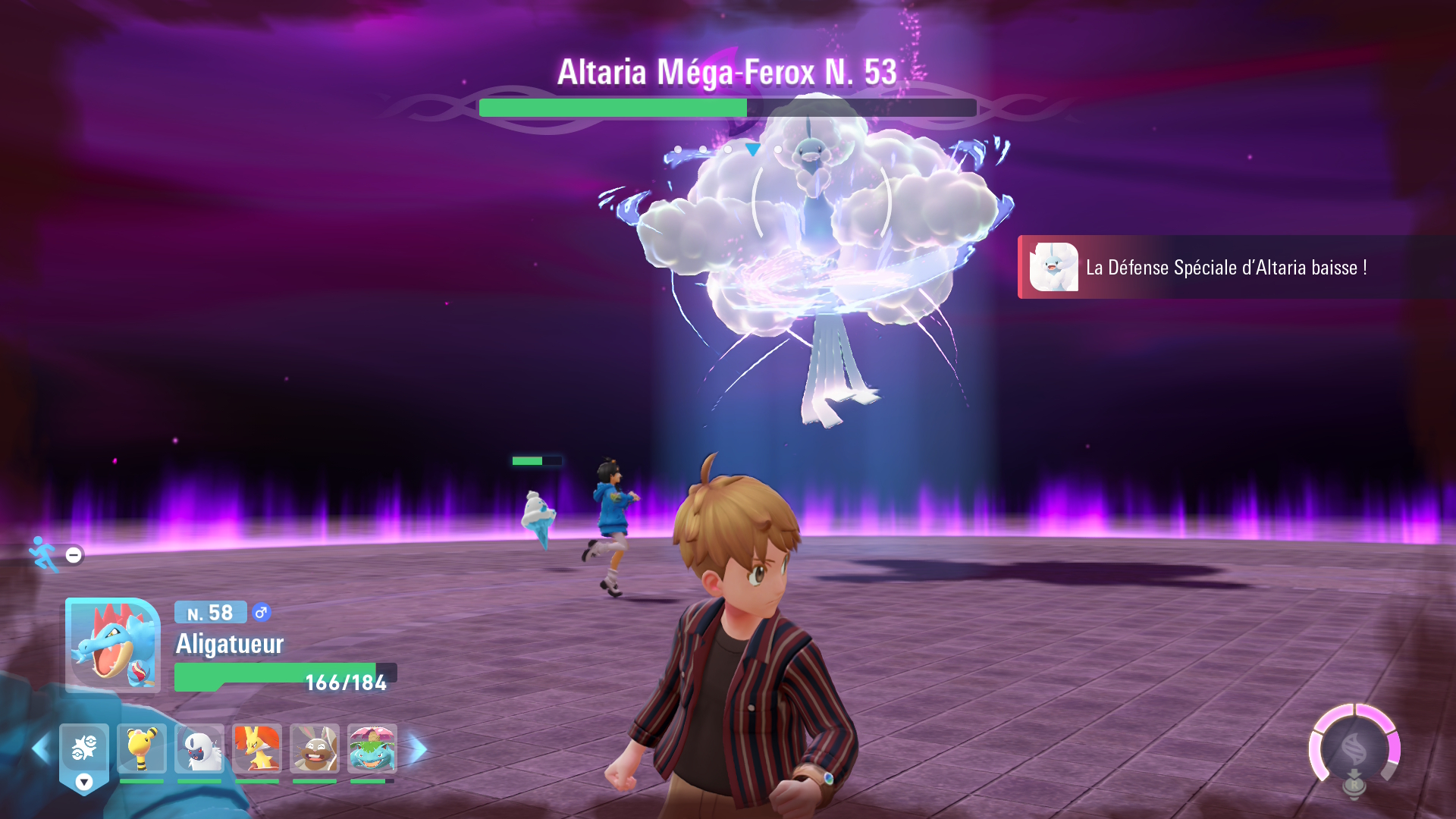
Task: Select Diggersby in the party bar
Action: pyautogui.click(x=315, y=748)
